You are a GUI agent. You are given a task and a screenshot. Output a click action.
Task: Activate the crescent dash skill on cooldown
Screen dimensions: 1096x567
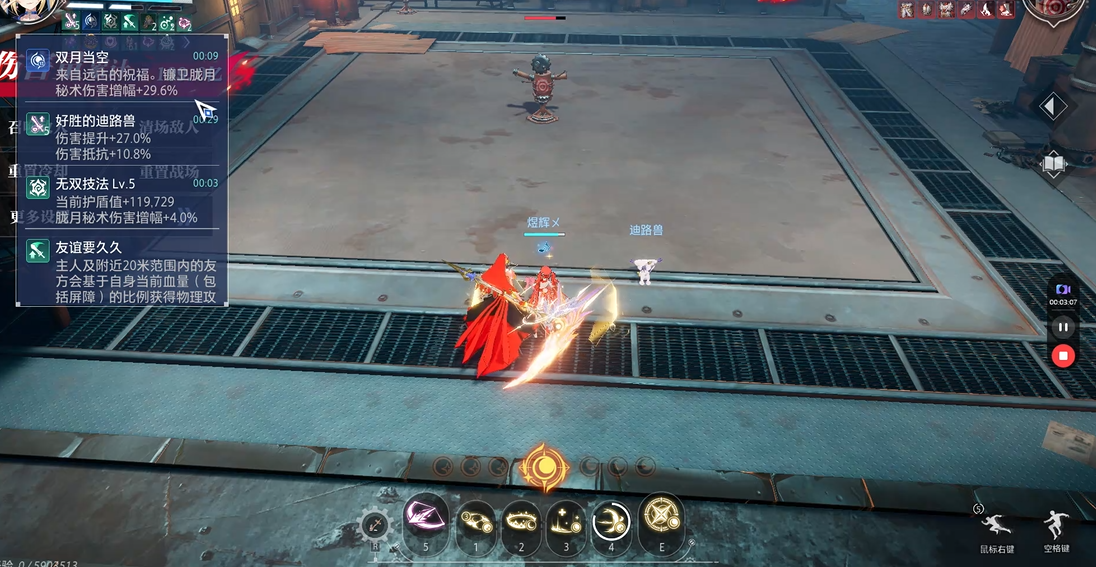click(609, 522)
